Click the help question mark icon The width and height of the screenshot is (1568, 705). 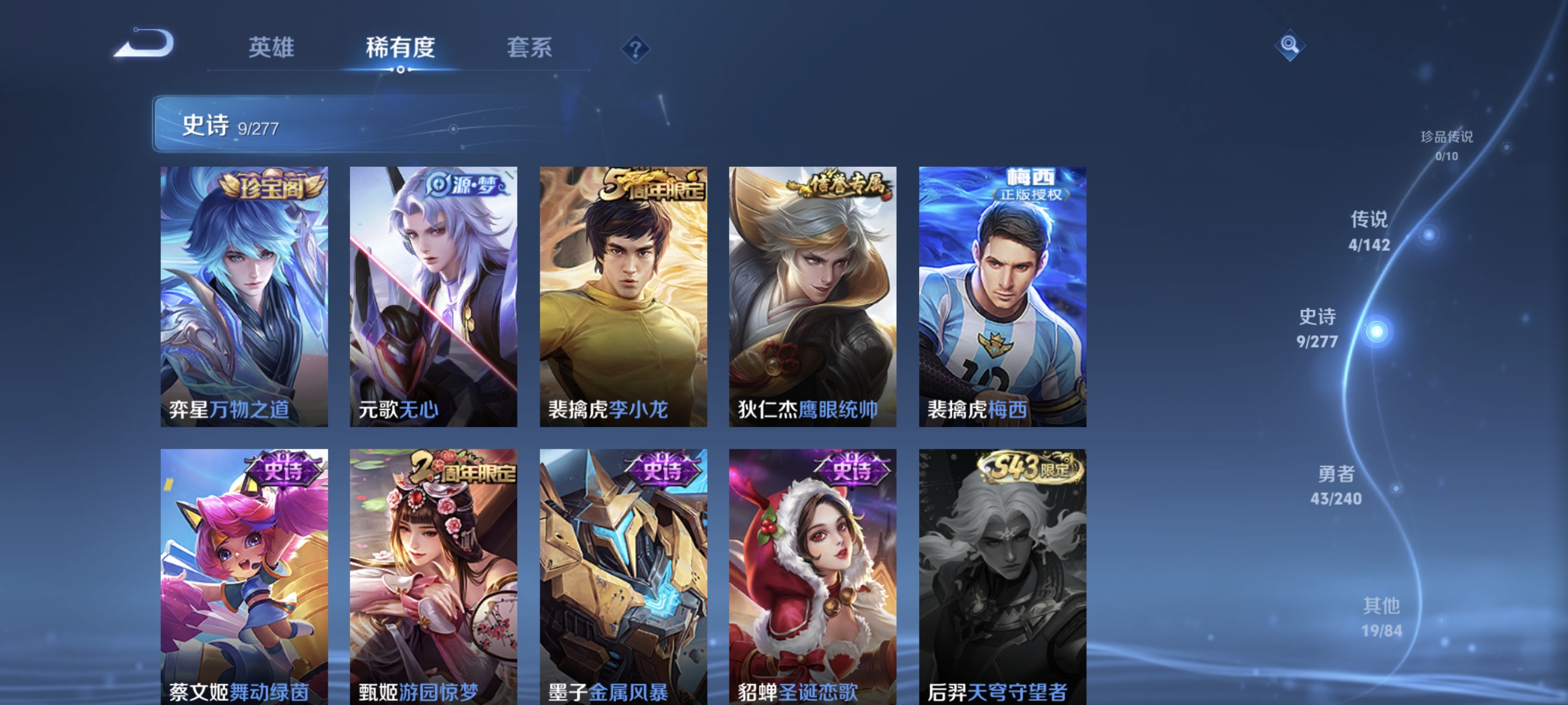tap(635, 49)
